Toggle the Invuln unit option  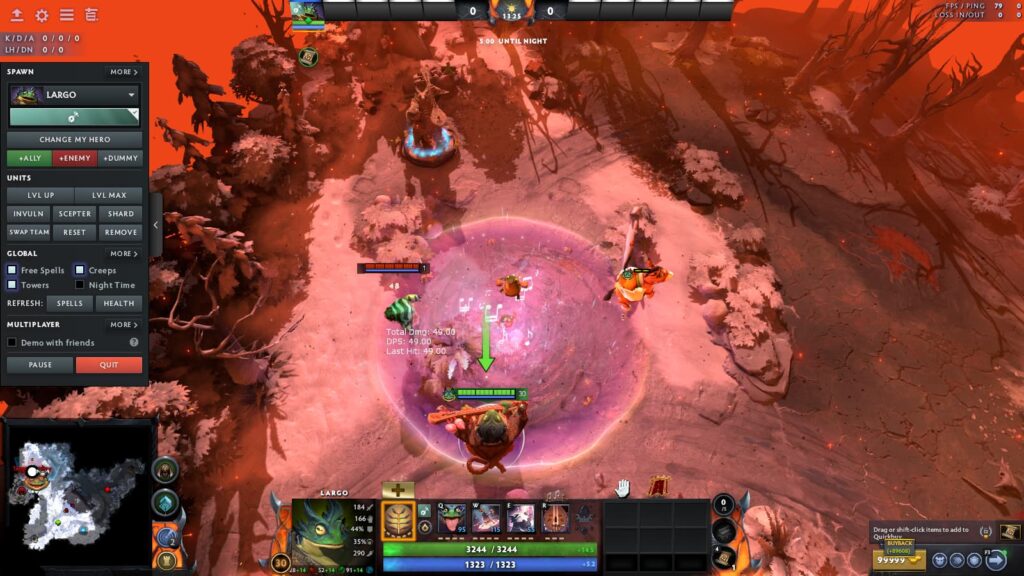[x=29, y=213]
